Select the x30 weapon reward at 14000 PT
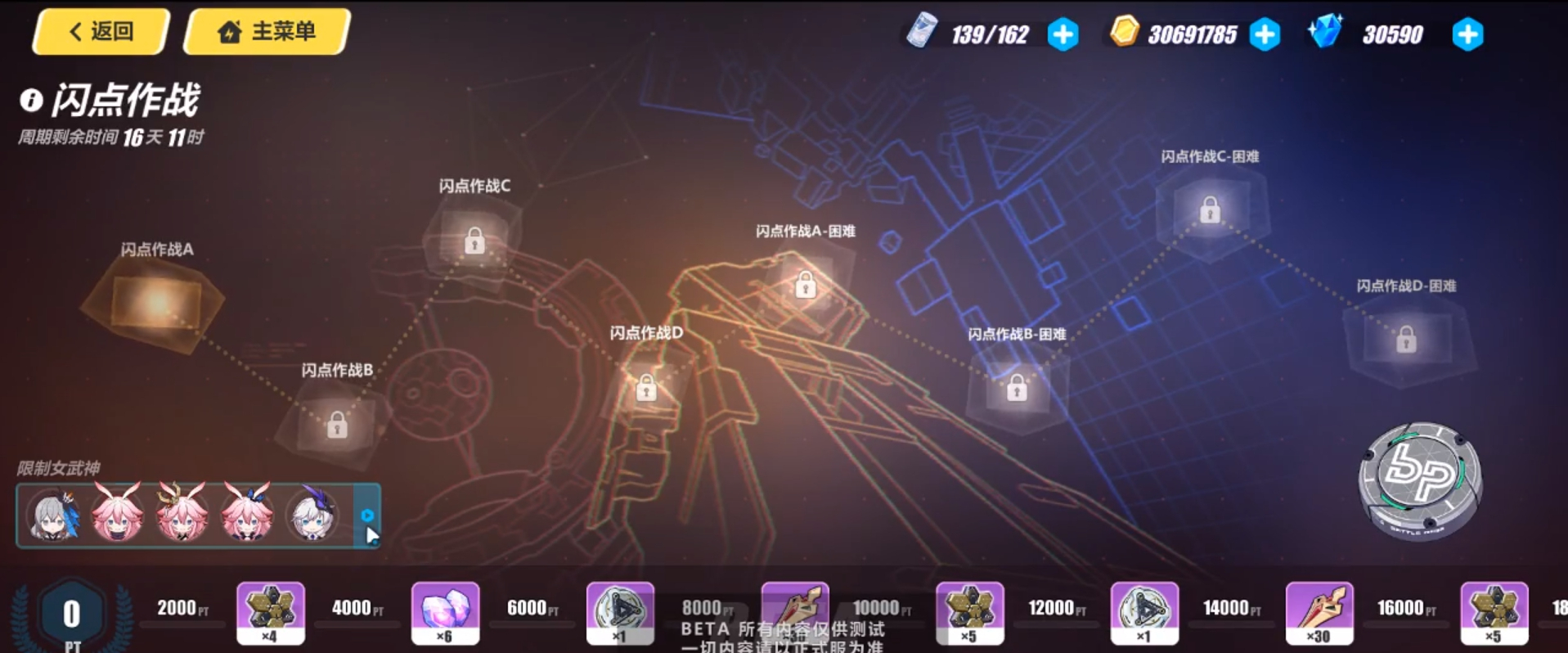1568x653 pixels. pyautogui.click(x=1319, y=611)
